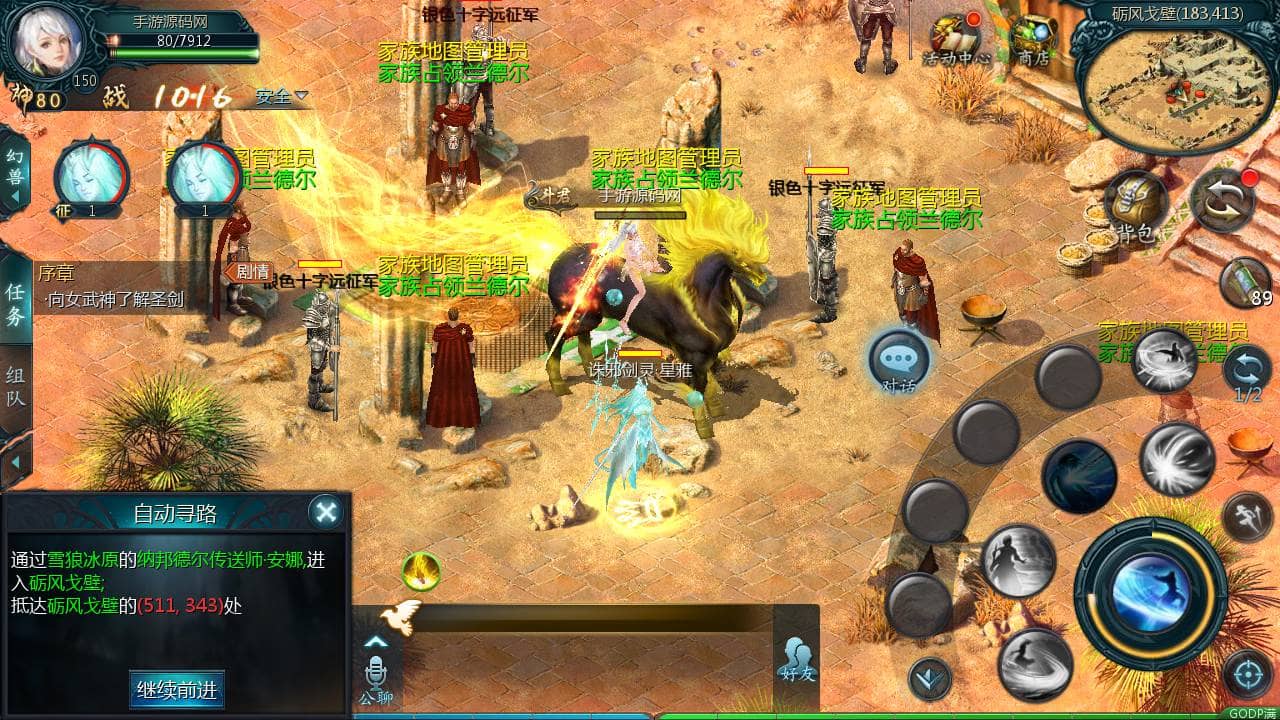Open the 安全 mode dropdown

click(281, 97)
